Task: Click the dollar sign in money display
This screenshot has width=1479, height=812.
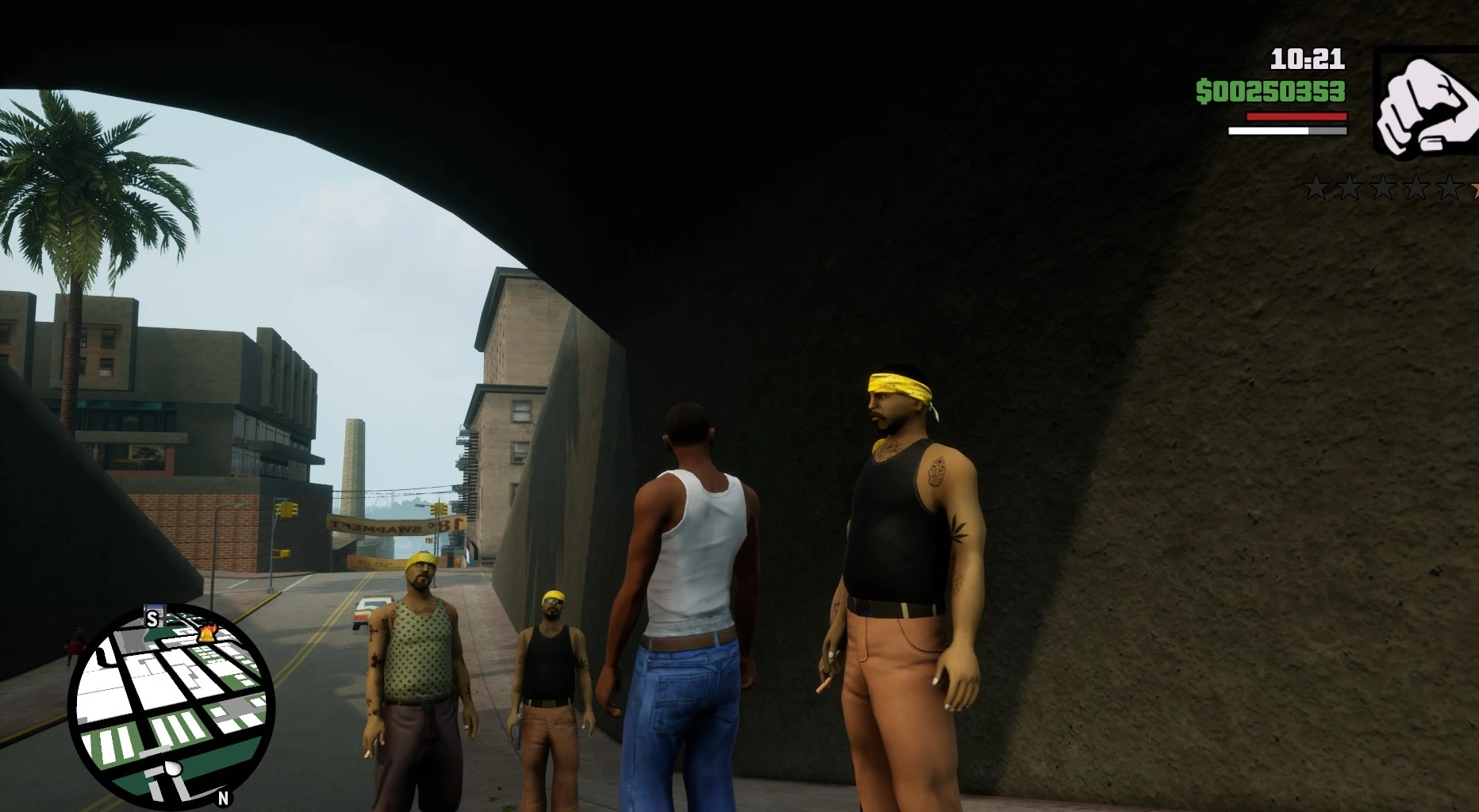Action: click(1203, 93)
